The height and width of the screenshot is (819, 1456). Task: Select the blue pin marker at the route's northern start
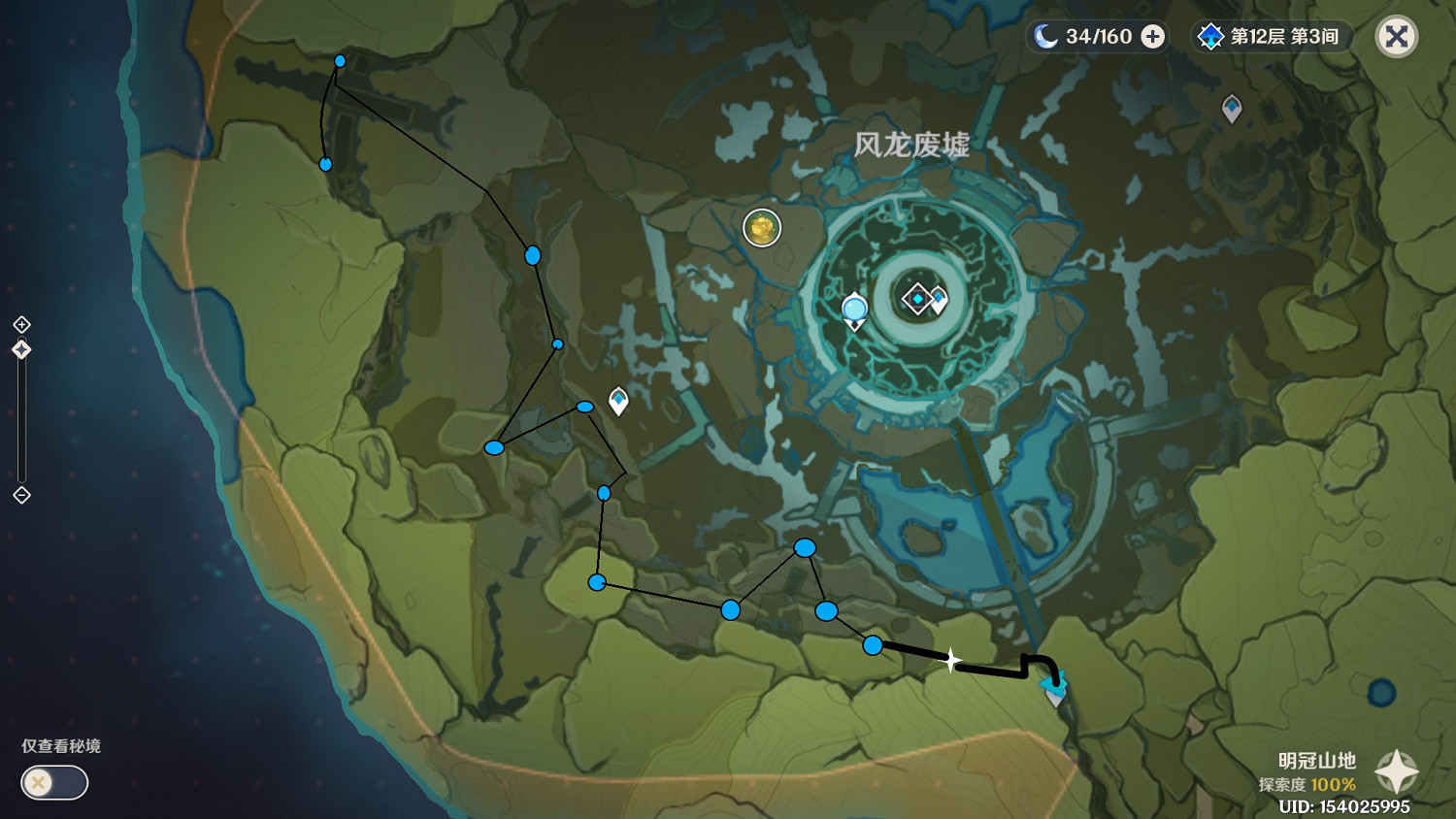[x=339, y=60]
